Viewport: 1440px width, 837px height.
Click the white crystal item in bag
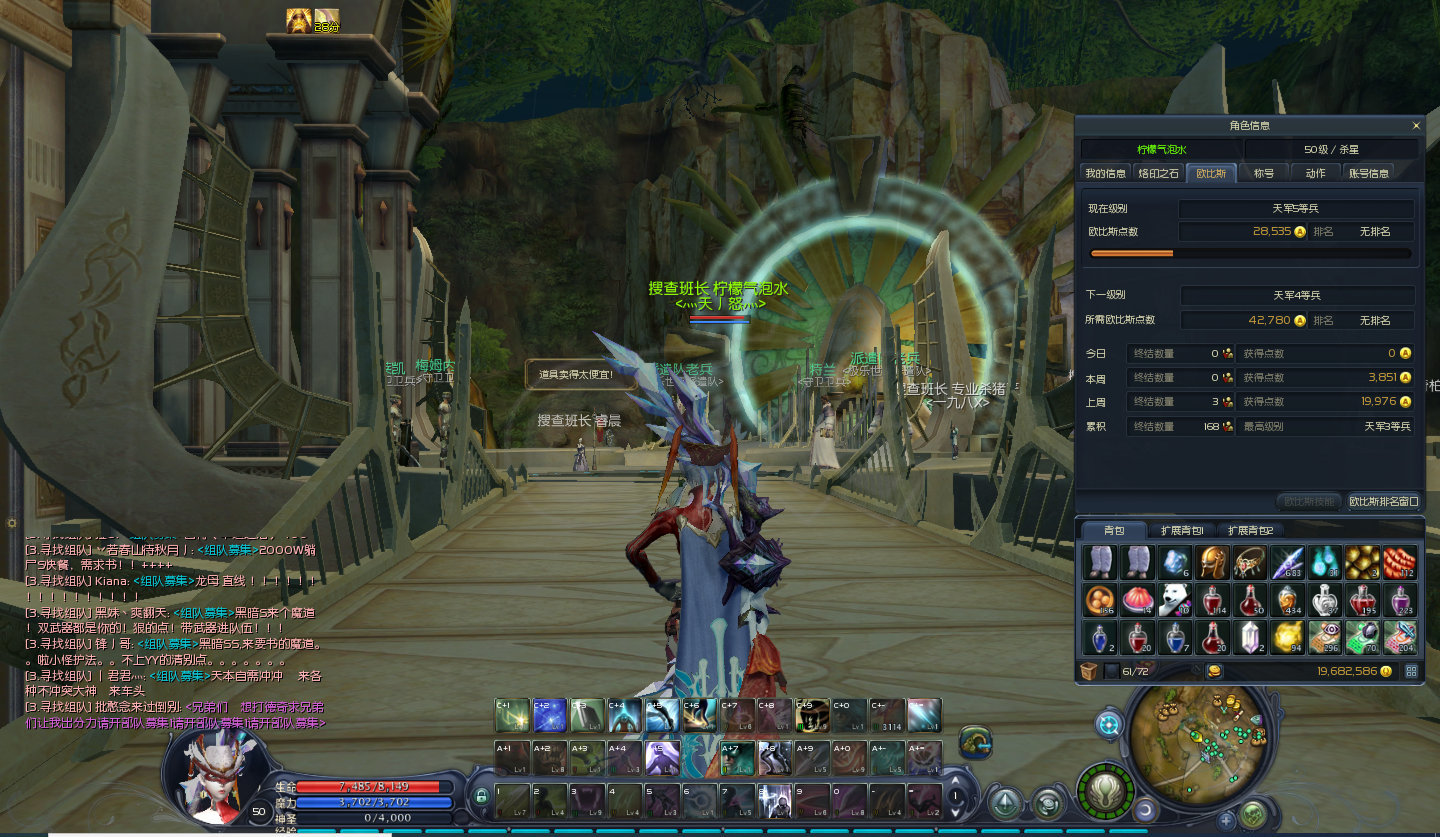1249,637
